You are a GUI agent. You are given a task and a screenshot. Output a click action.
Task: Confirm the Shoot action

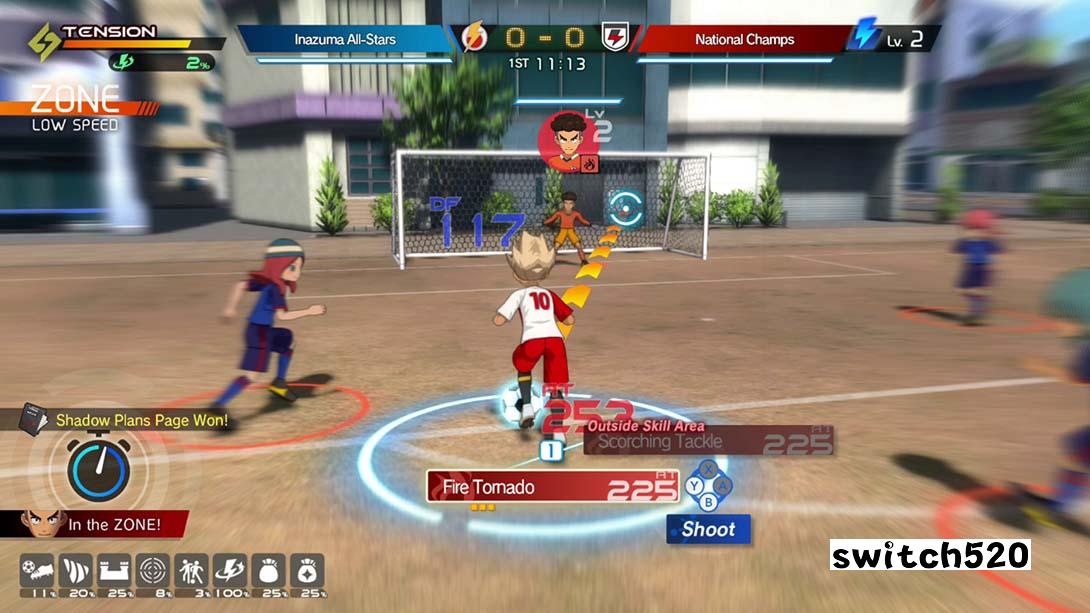(708, 529)
